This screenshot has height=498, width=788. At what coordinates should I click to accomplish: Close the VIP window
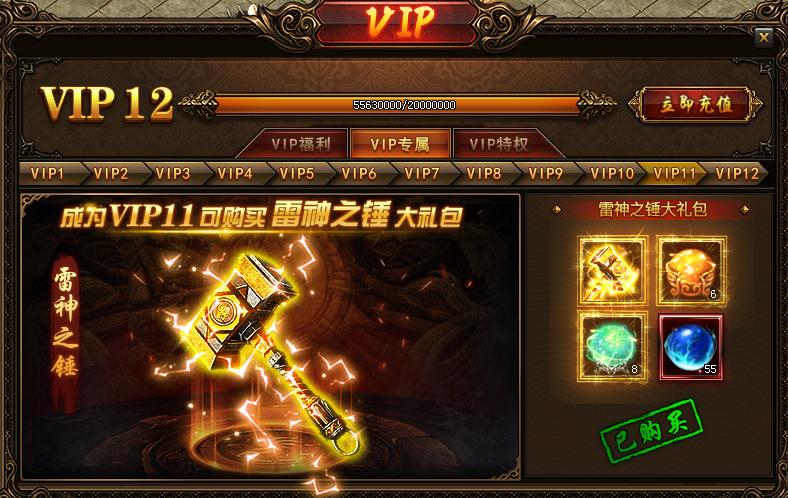(764, 37)
